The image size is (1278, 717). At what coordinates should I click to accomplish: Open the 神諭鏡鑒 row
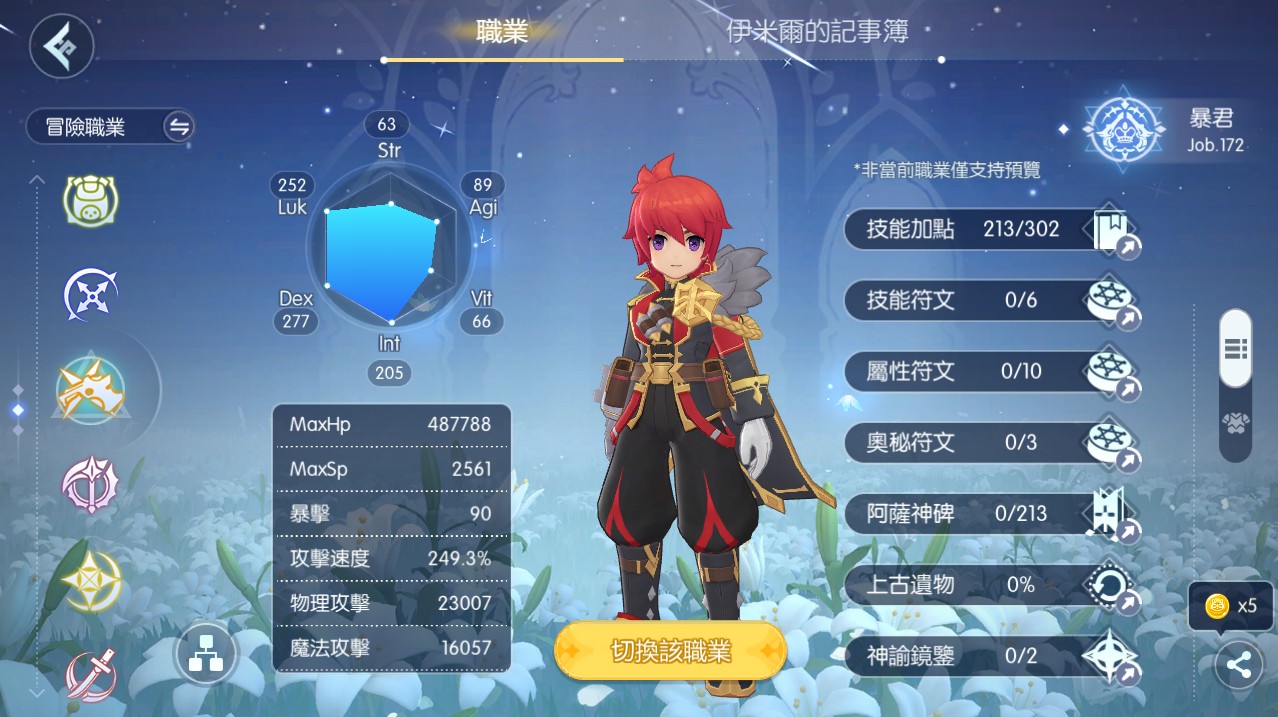click(x=992, y=656)
